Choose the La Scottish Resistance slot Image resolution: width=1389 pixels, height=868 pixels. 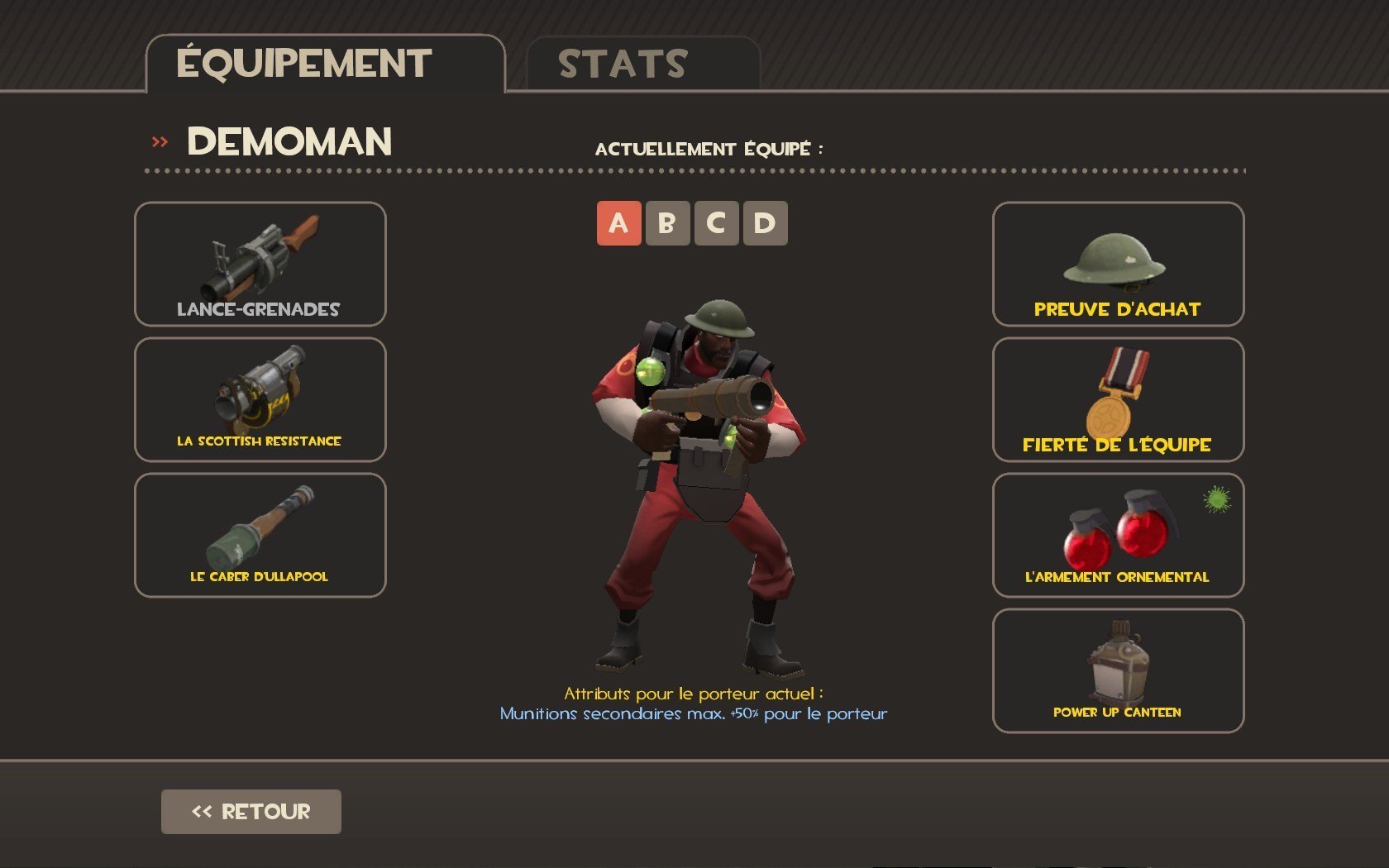[x=260, y=399]
